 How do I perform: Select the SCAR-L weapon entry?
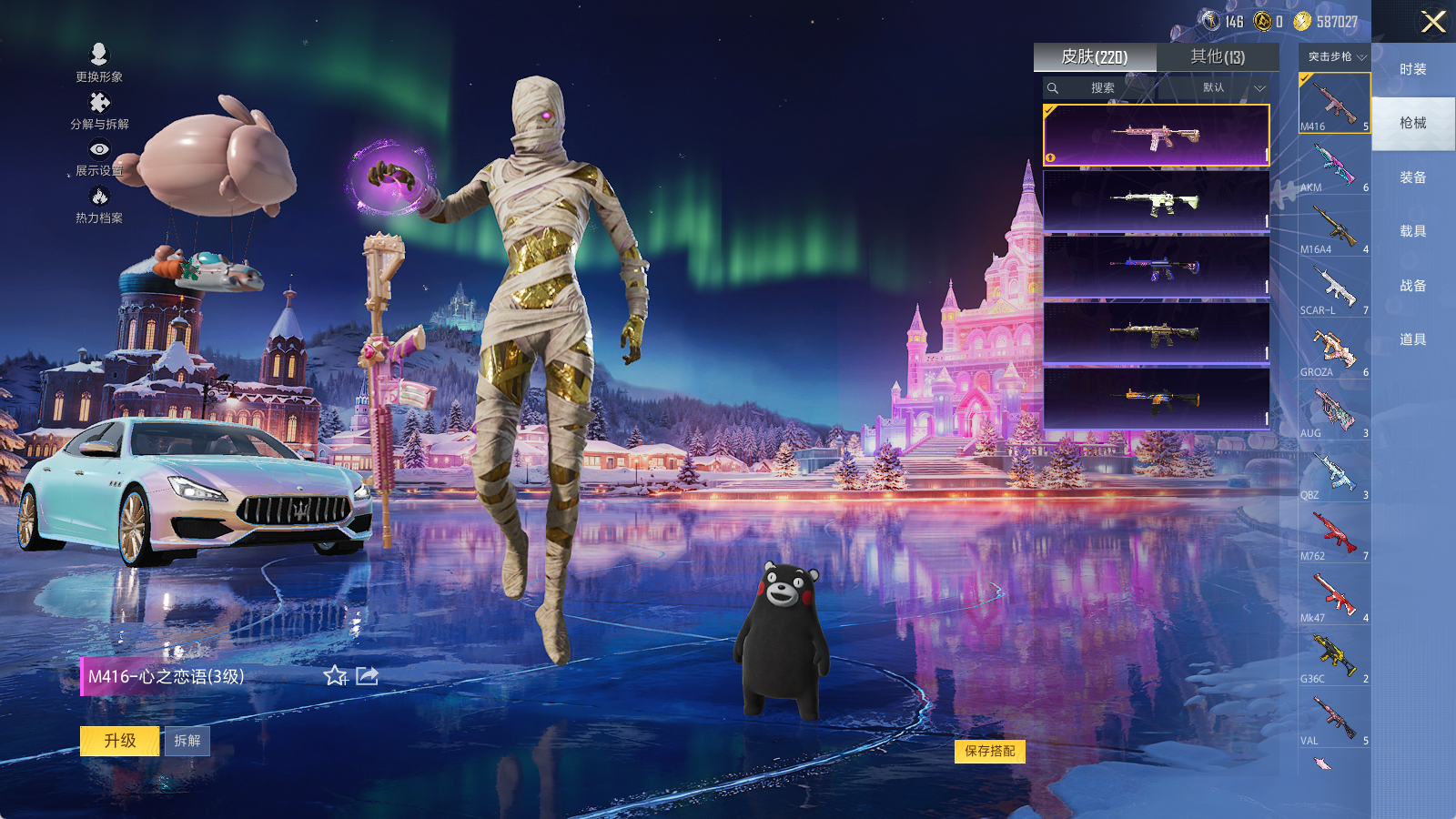click(x=1334, y=290)
